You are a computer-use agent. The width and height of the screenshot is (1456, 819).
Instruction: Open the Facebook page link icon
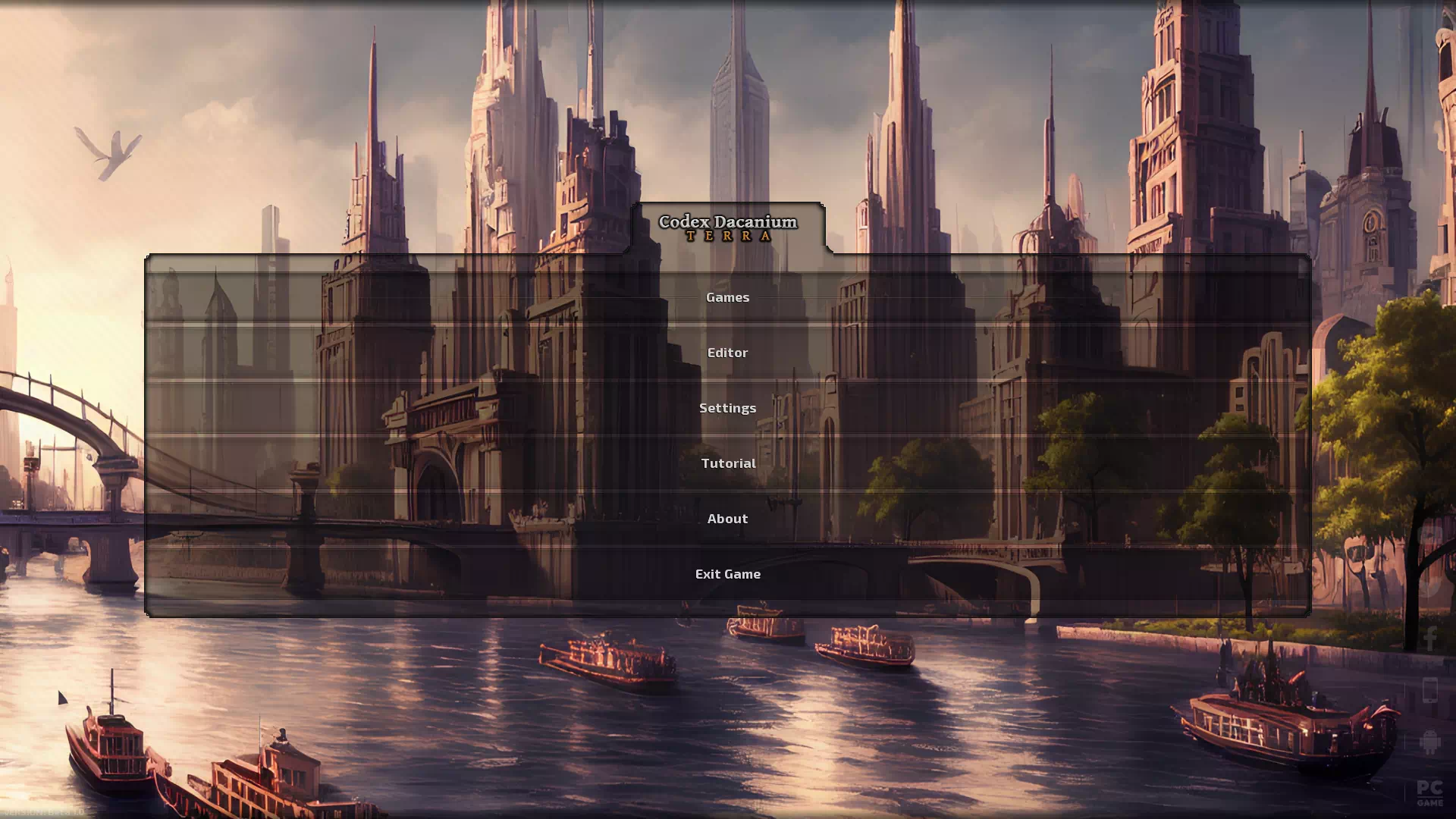(x=1430, y=639)
